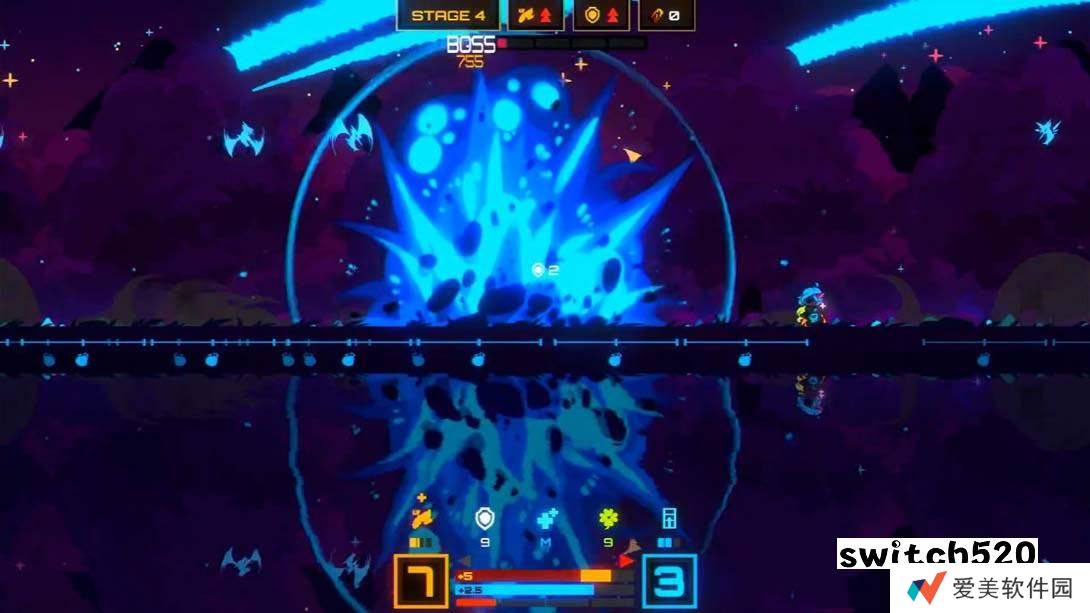Select the orange attack upgrade icon

coord(421,518)
